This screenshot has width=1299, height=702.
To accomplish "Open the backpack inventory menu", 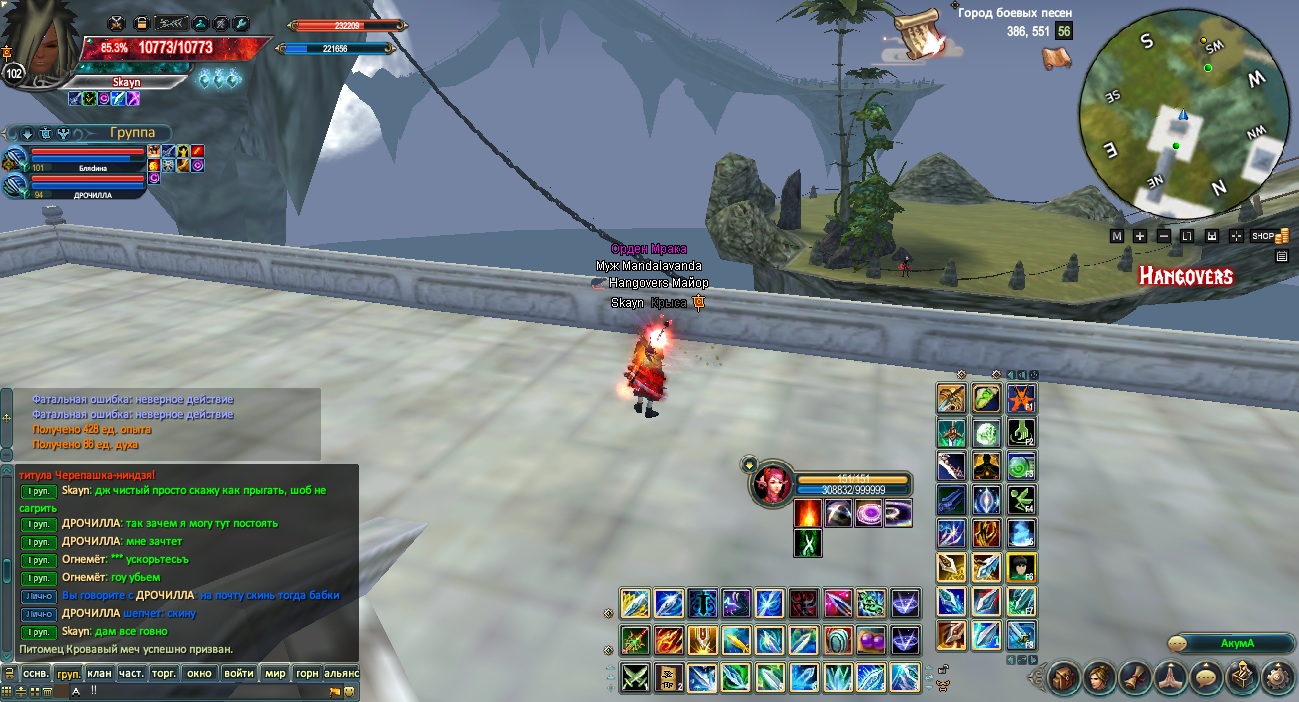I will point(1063,677).
